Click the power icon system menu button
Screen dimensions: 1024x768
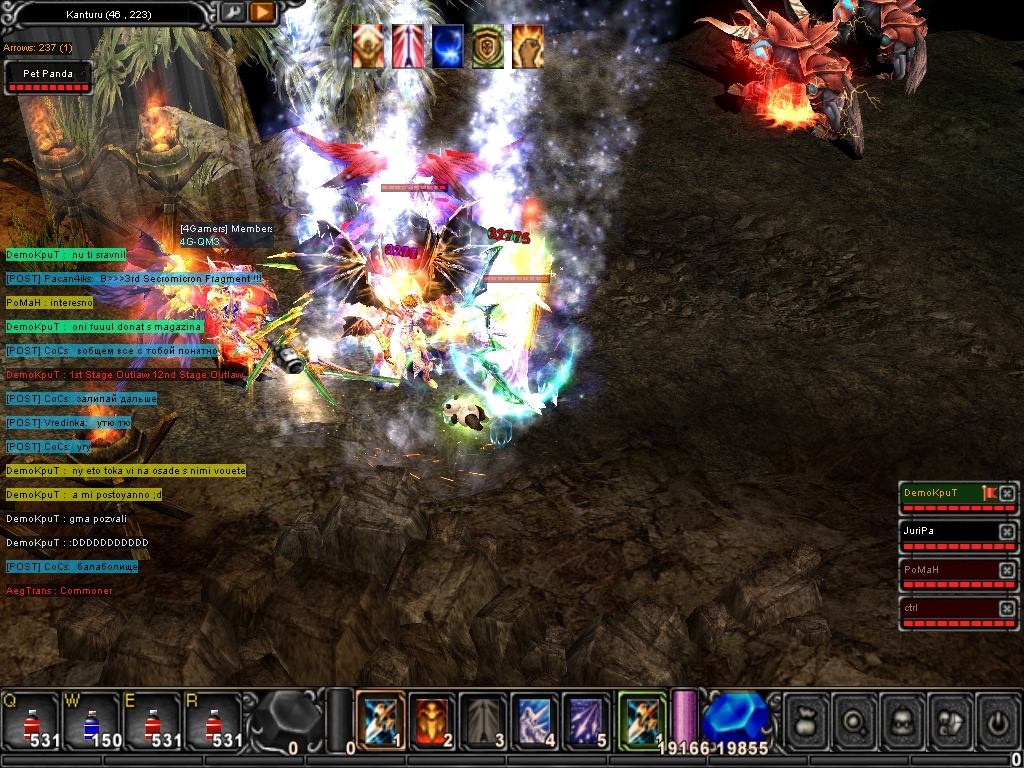click(997, 720)
